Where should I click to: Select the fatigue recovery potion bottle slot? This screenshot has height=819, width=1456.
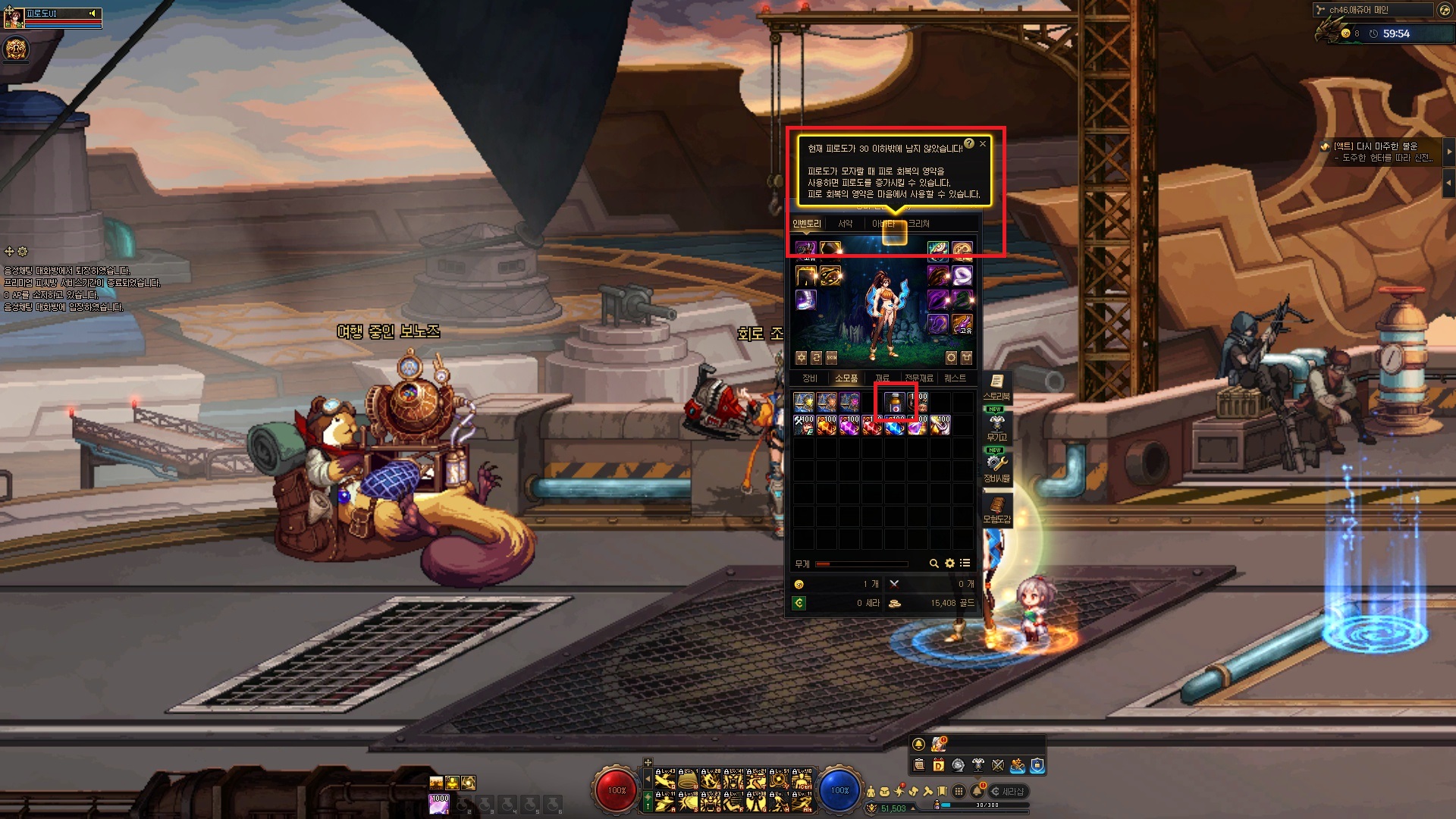tap(895, 402)
